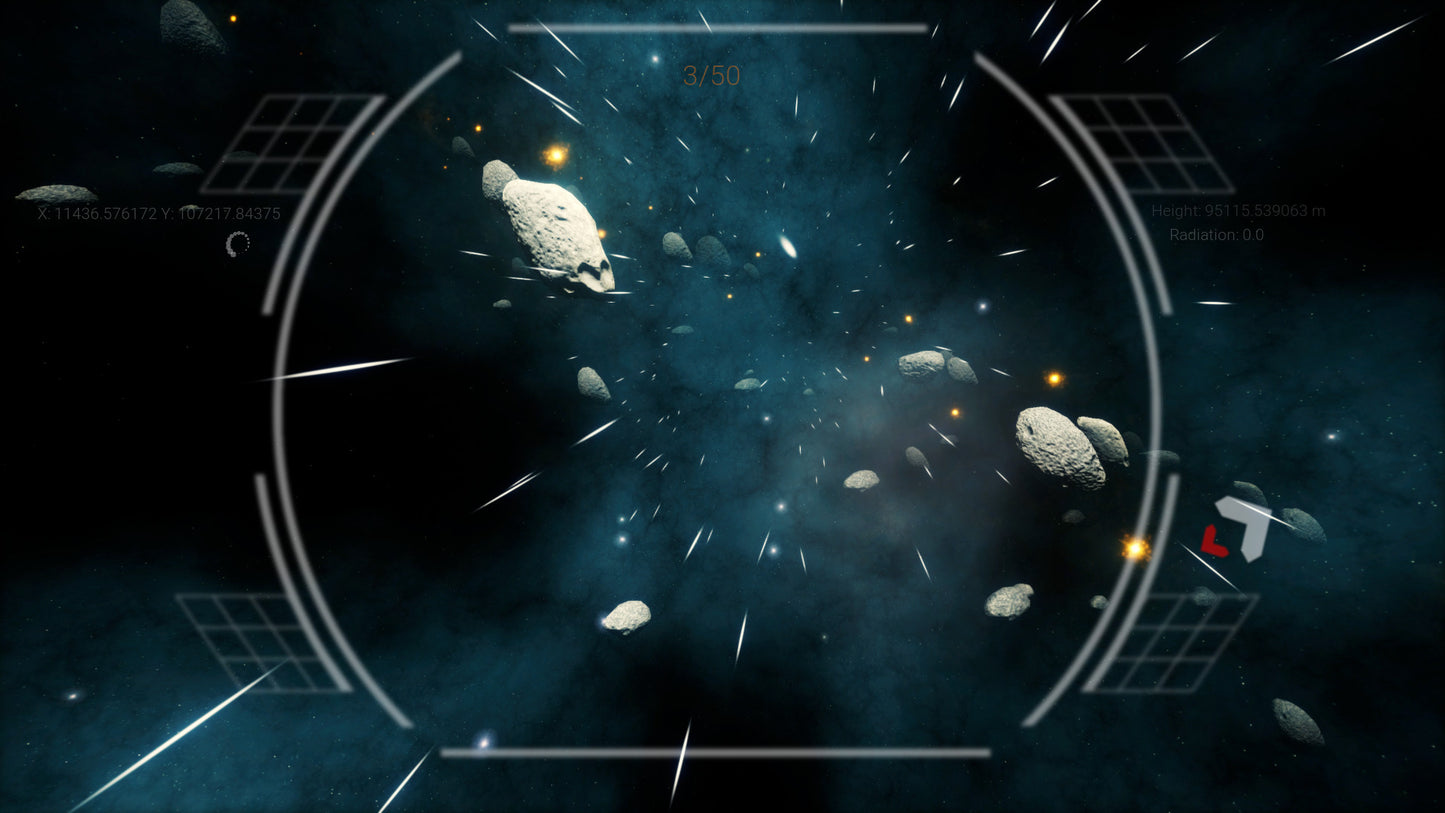The height and width of the screenshot is (813, 1445).
Task: Click the red chevron damage indicator
Action: point(1215,540)
